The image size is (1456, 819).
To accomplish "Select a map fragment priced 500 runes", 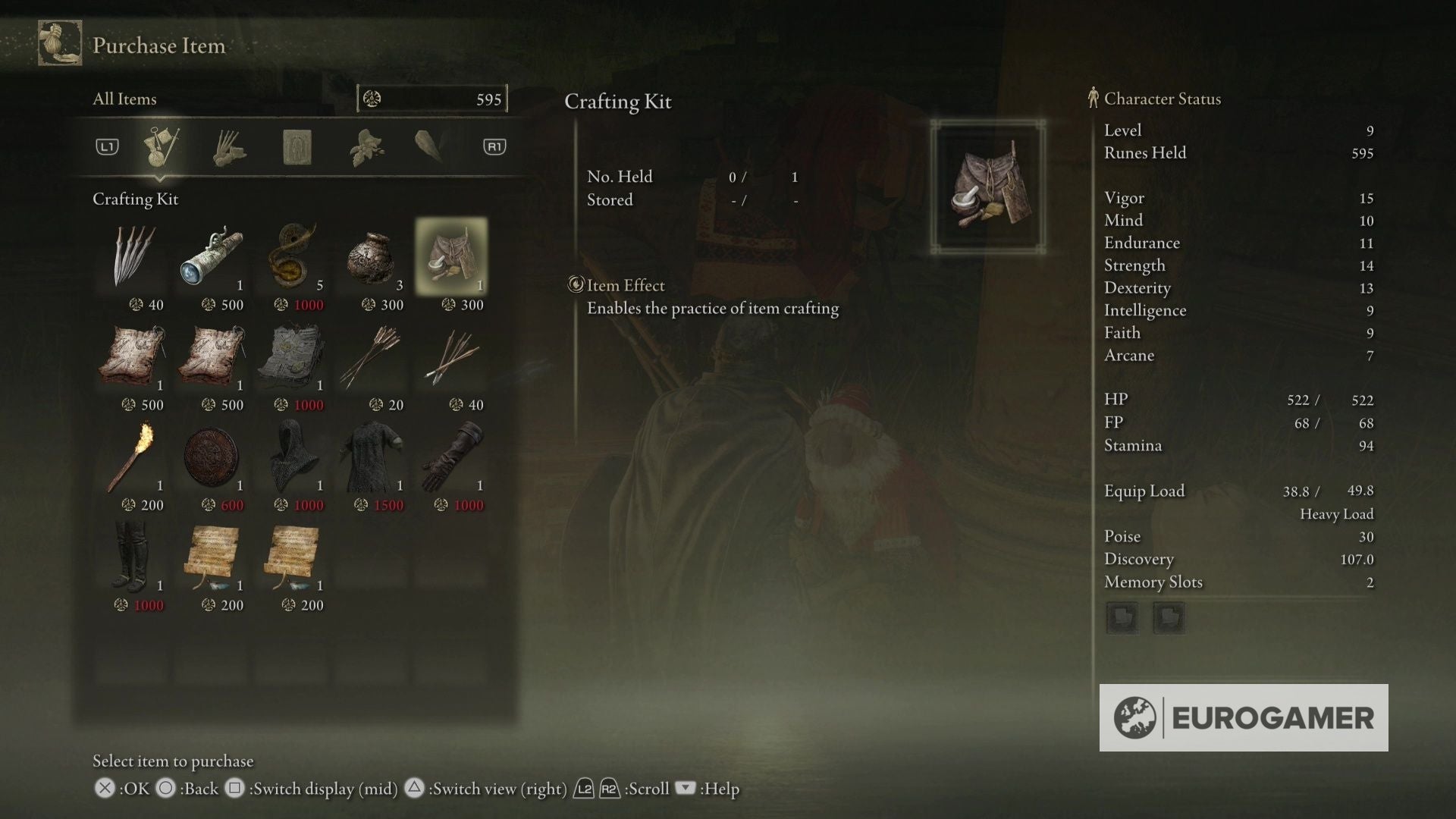I will 133,358.
